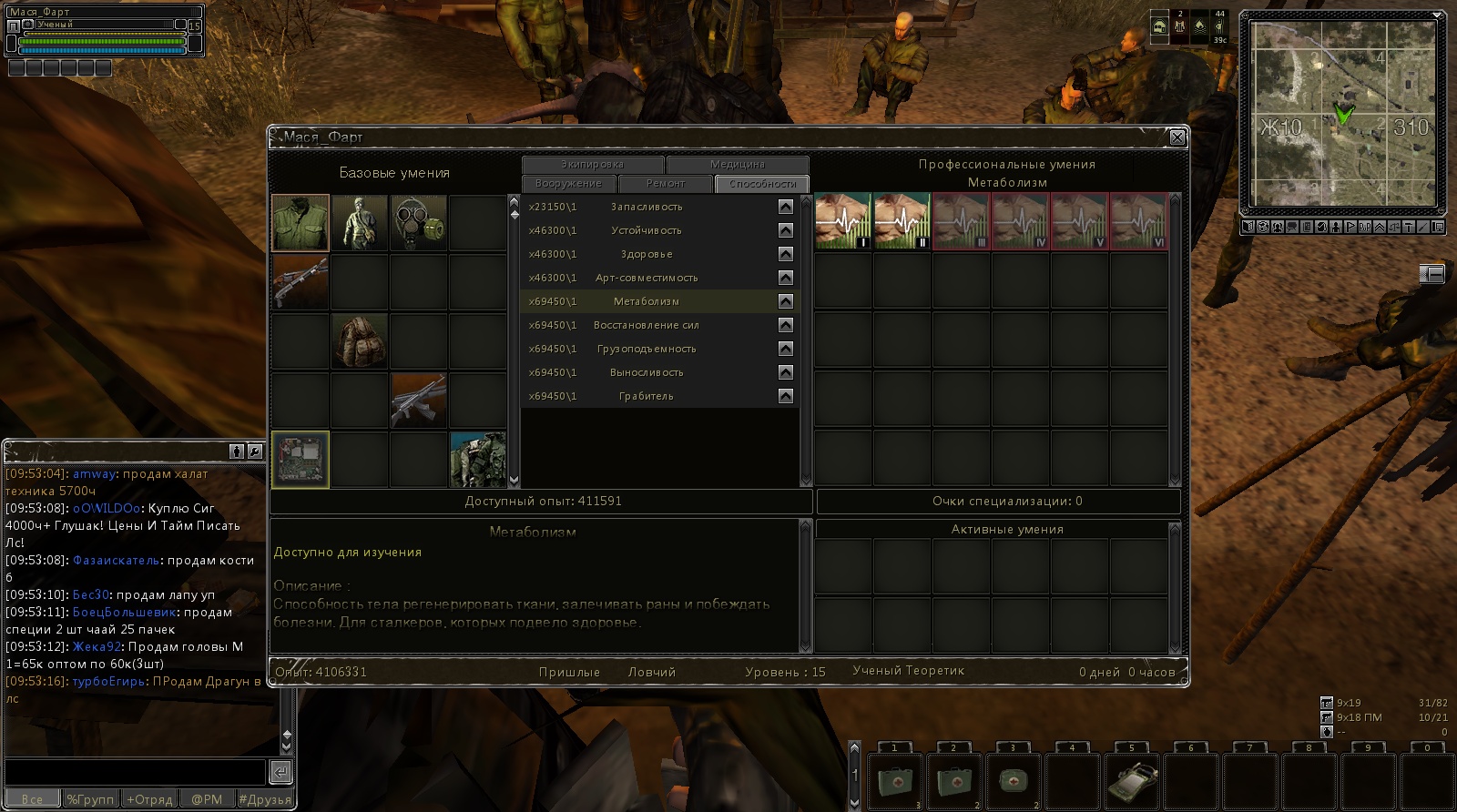Open the Медицина tab
This screenshot has height=812, width=1457.
737,165
